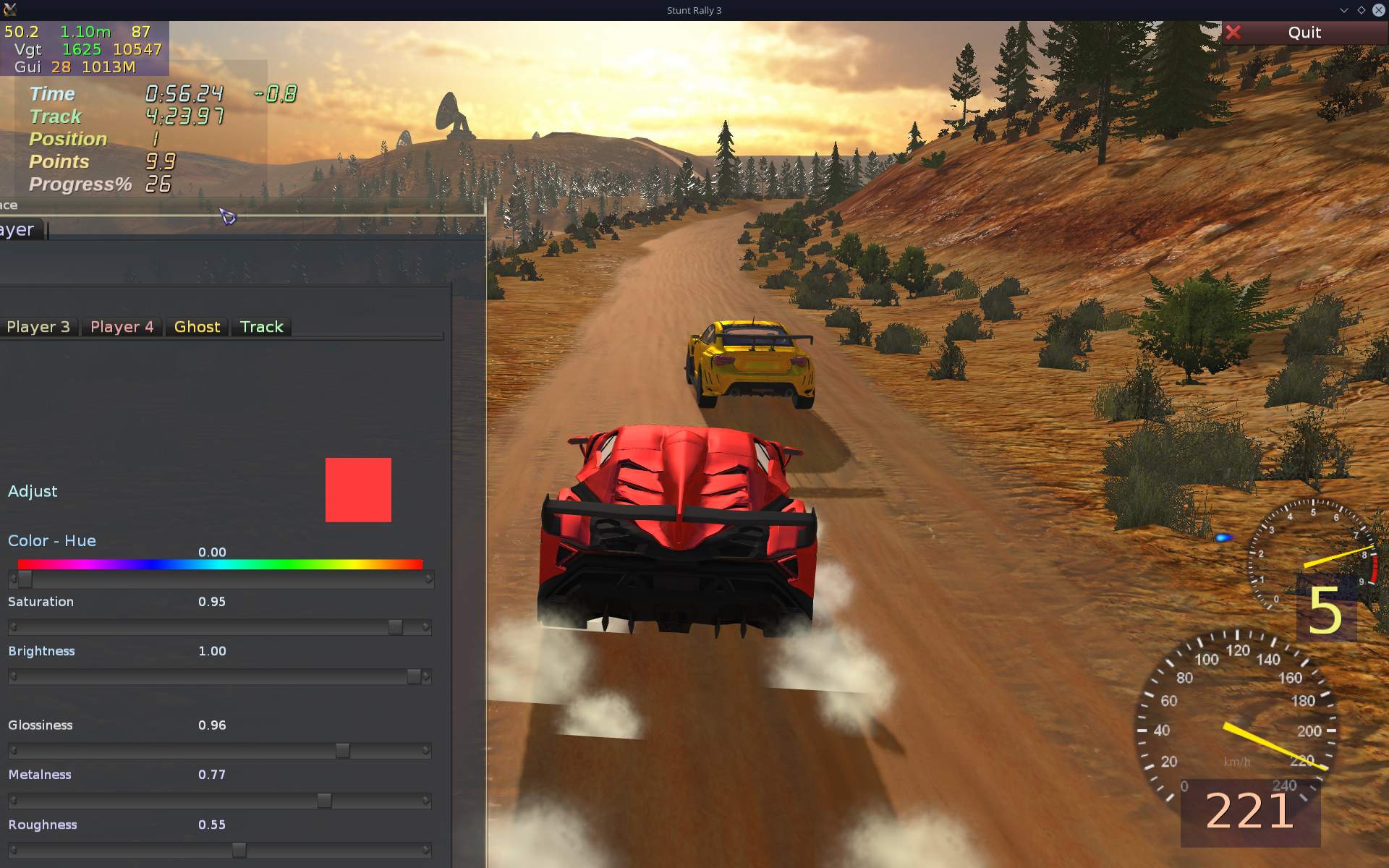Open the Player 4 tab
The image size is (1389, 868).
(x=122, y=327)
